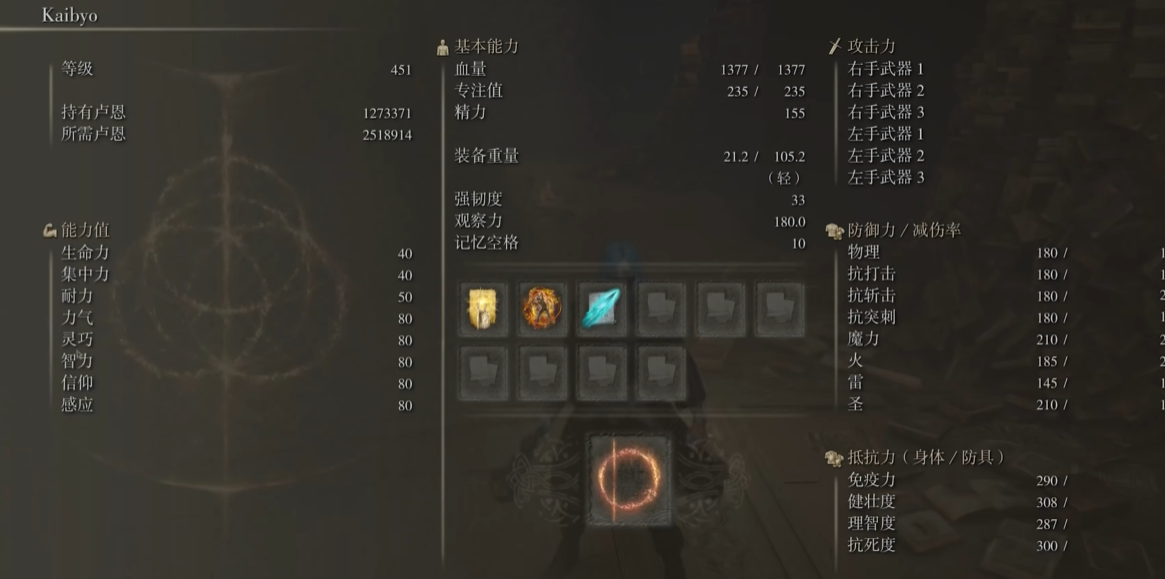Viewport: 1165px width, 579px height.
Task: Select the blue crystal sorcery slot
Action: coord(602,309)
